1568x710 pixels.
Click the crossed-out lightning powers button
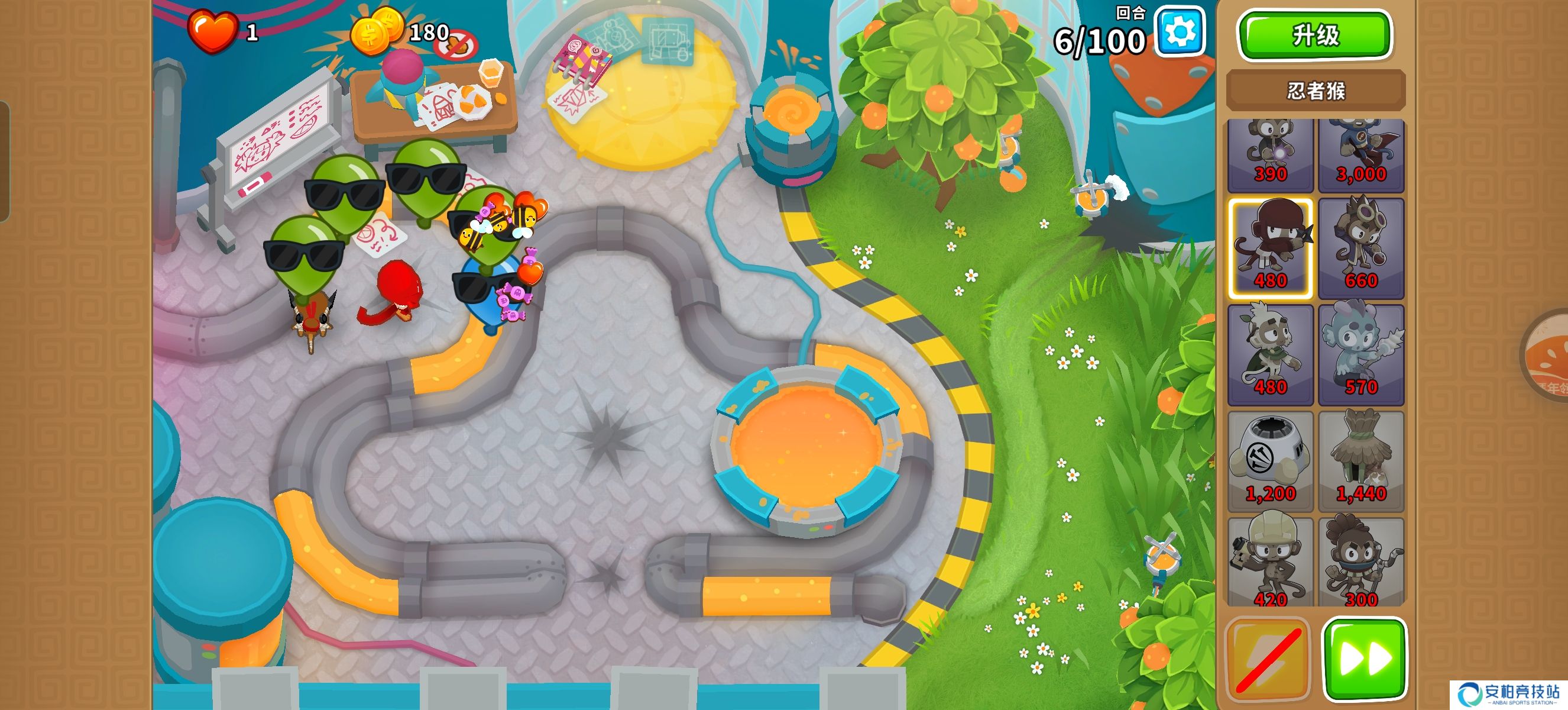(1267, 660)
